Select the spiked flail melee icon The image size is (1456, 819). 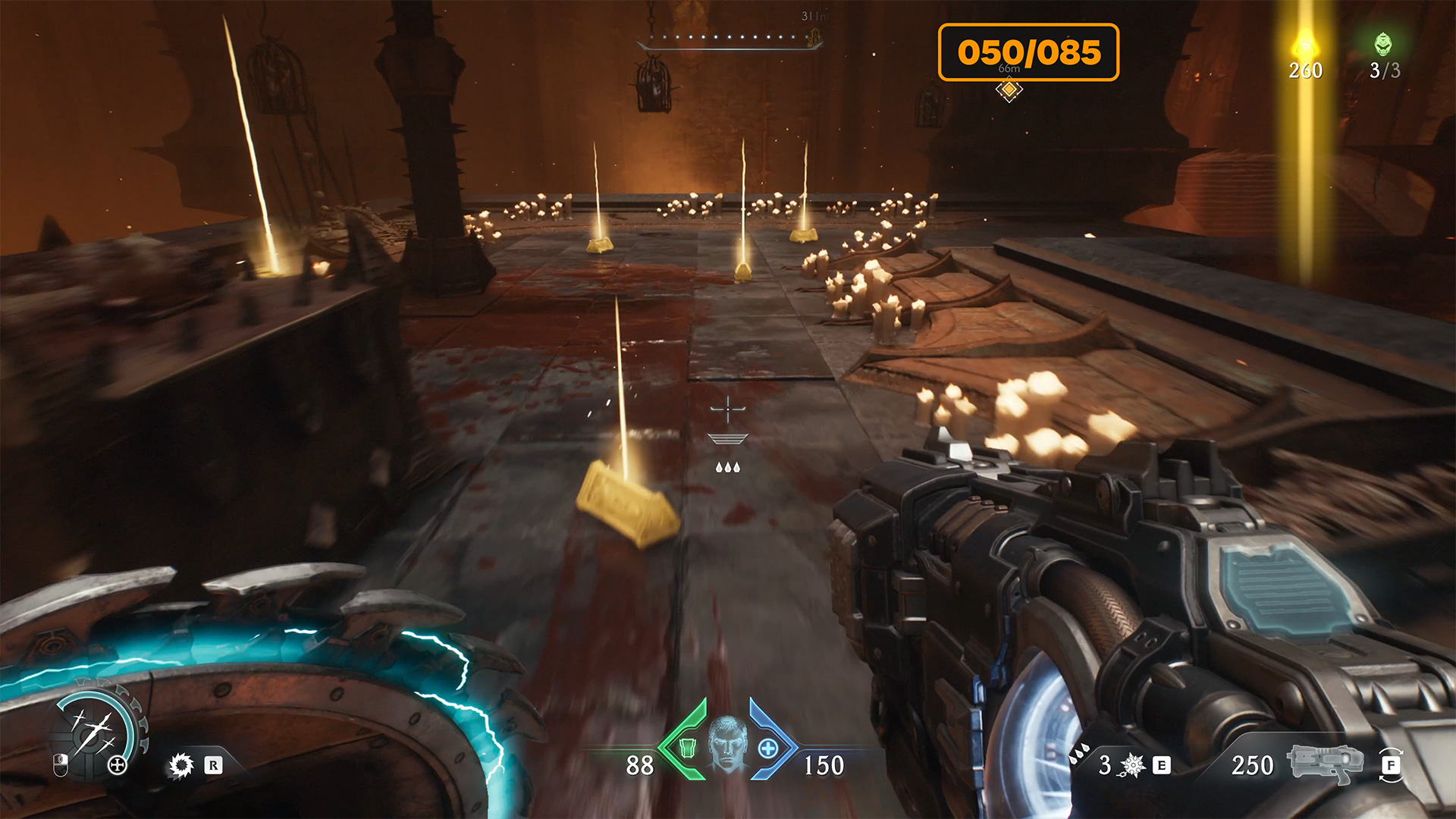pos(1133,765)
